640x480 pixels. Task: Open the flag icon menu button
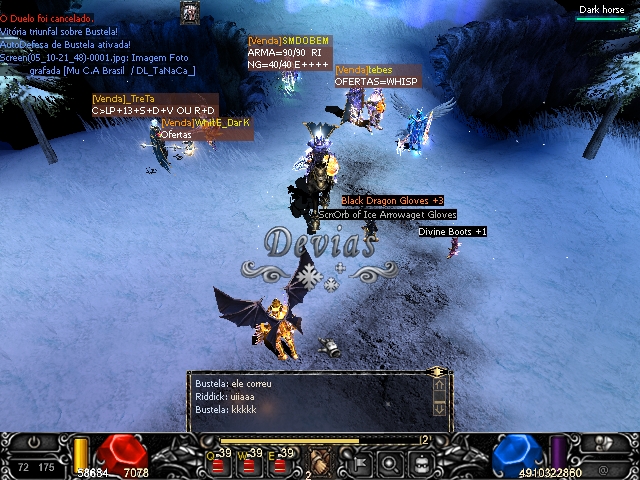358,463
